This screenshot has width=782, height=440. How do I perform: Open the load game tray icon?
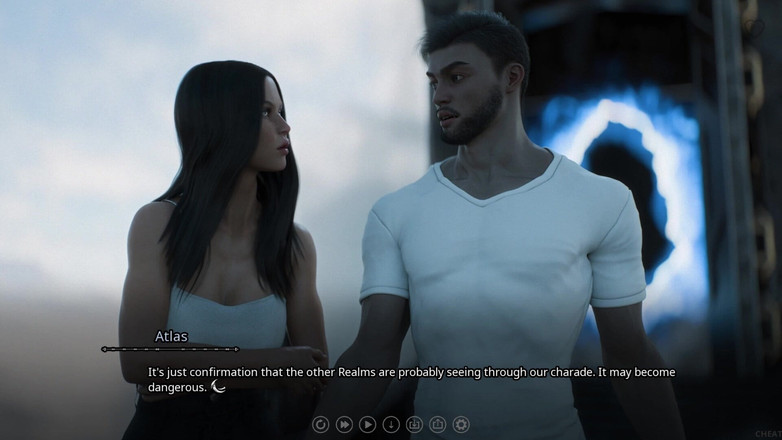(x=438, y=425)
